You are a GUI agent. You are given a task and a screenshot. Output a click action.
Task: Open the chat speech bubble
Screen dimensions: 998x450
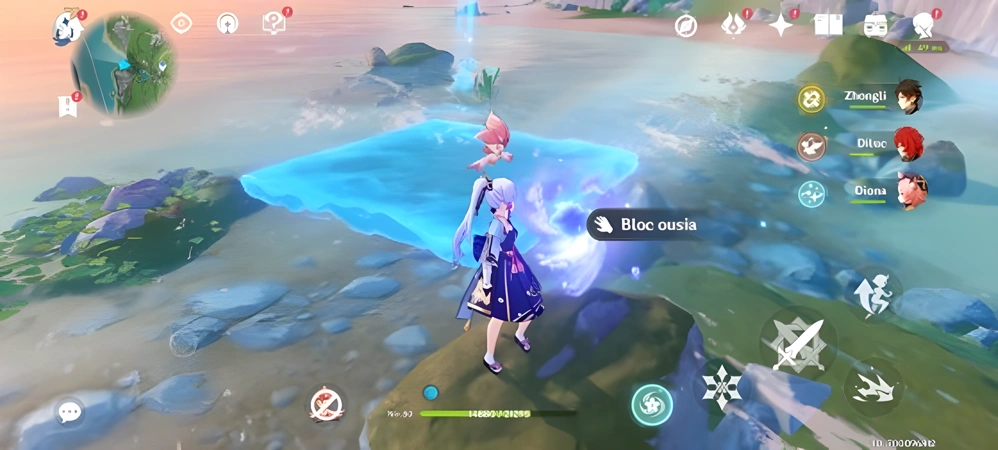pyautogui.click(x=69, y=411)
